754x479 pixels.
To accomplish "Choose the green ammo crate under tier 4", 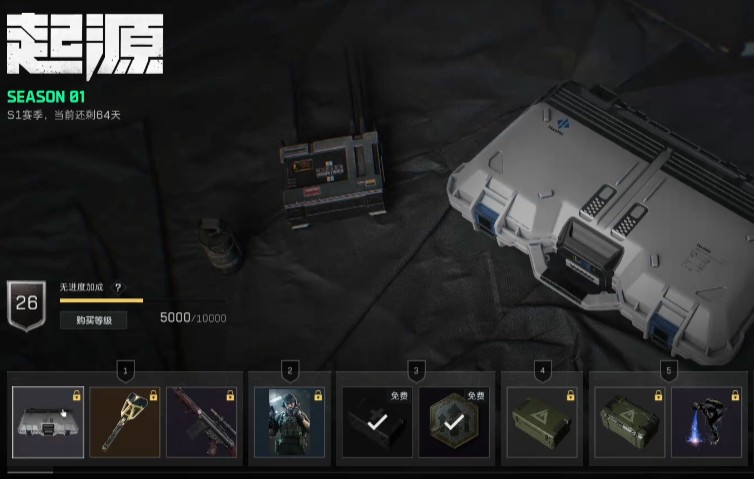I will coord(542,422).
